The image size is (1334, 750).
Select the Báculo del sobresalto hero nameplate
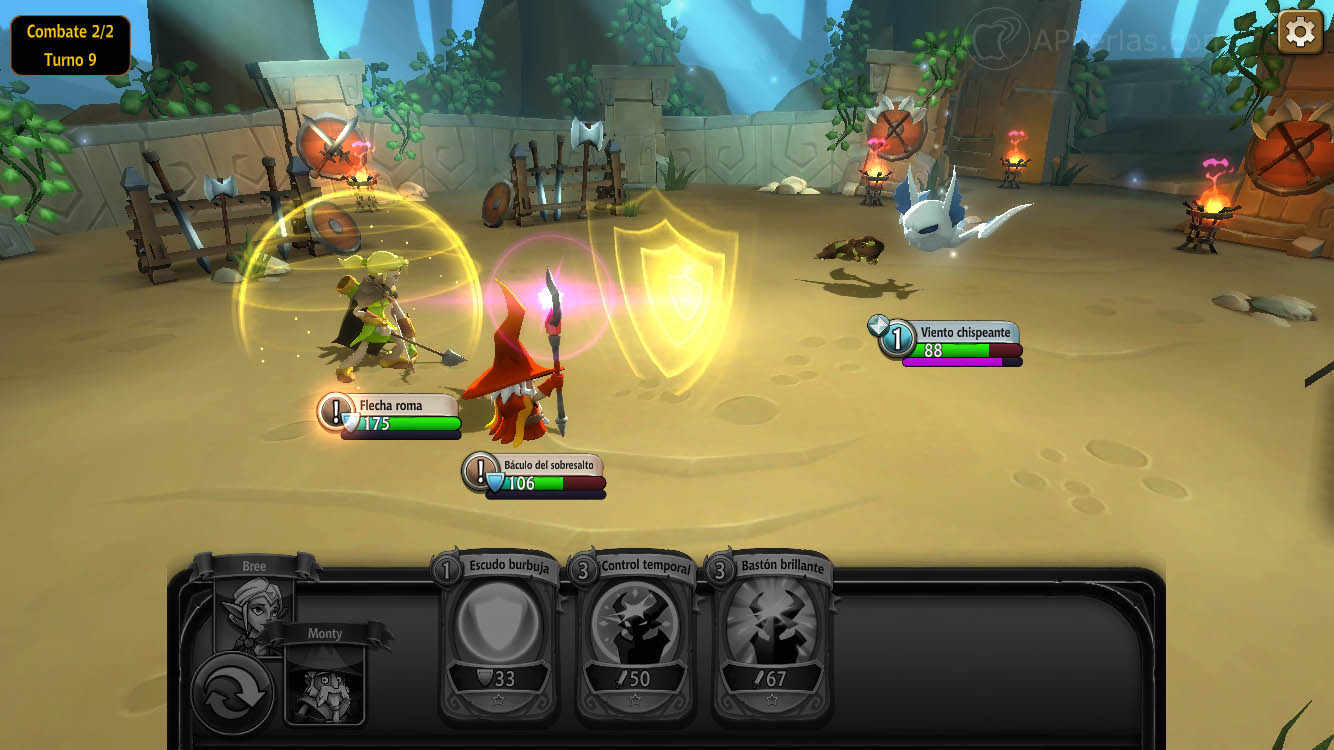[x=536, y=474]
